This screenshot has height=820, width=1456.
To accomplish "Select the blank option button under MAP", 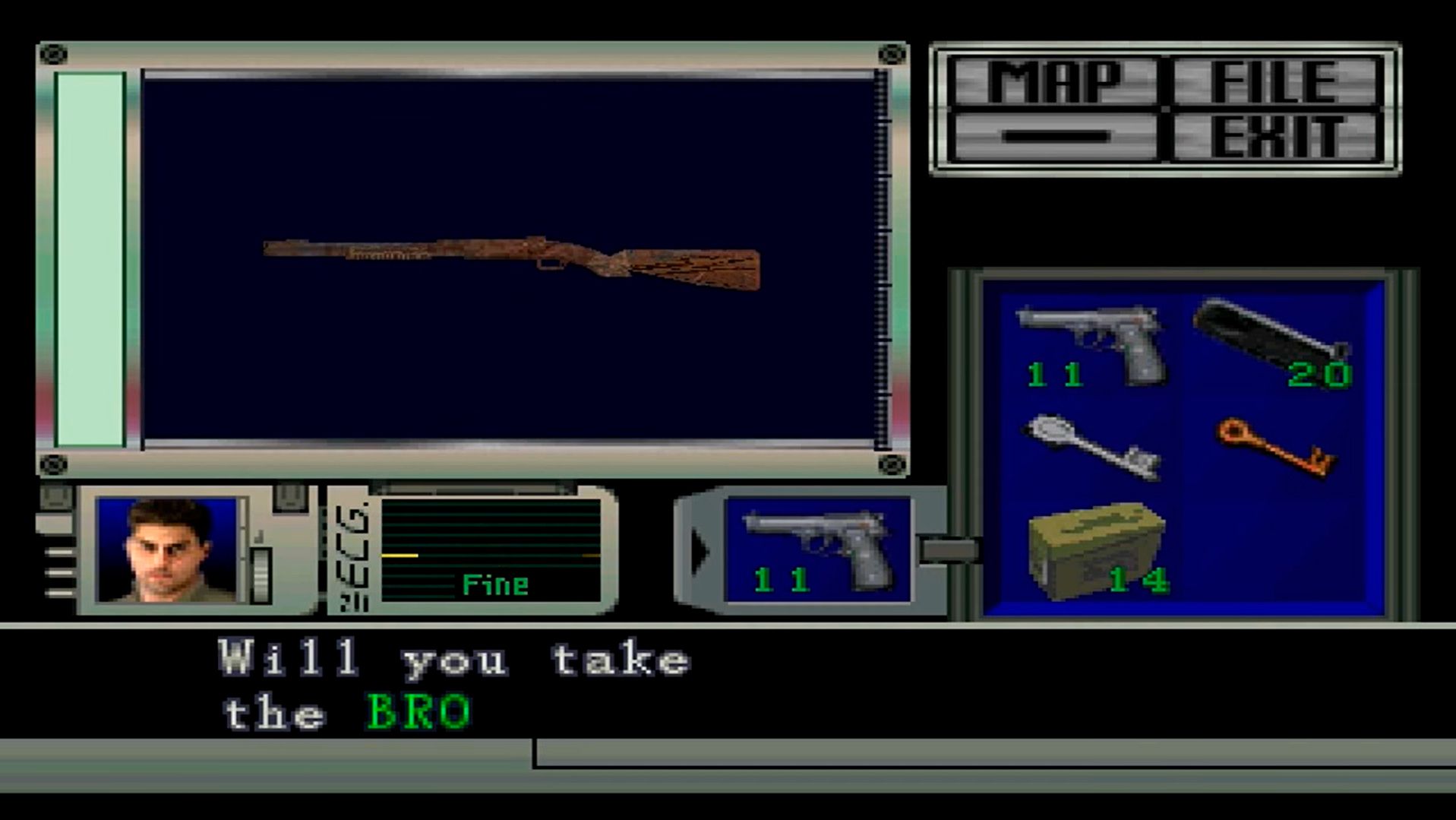I will click(1056, 137).
